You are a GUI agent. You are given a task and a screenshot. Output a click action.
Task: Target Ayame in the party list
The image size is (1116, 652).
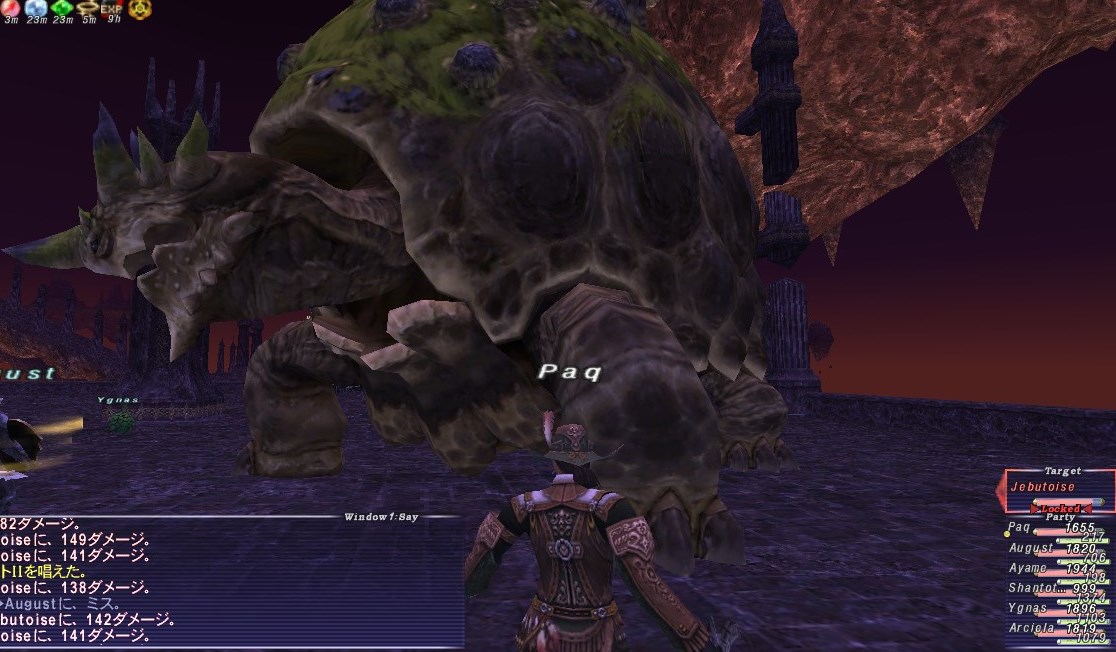[x=1027, y=568]
